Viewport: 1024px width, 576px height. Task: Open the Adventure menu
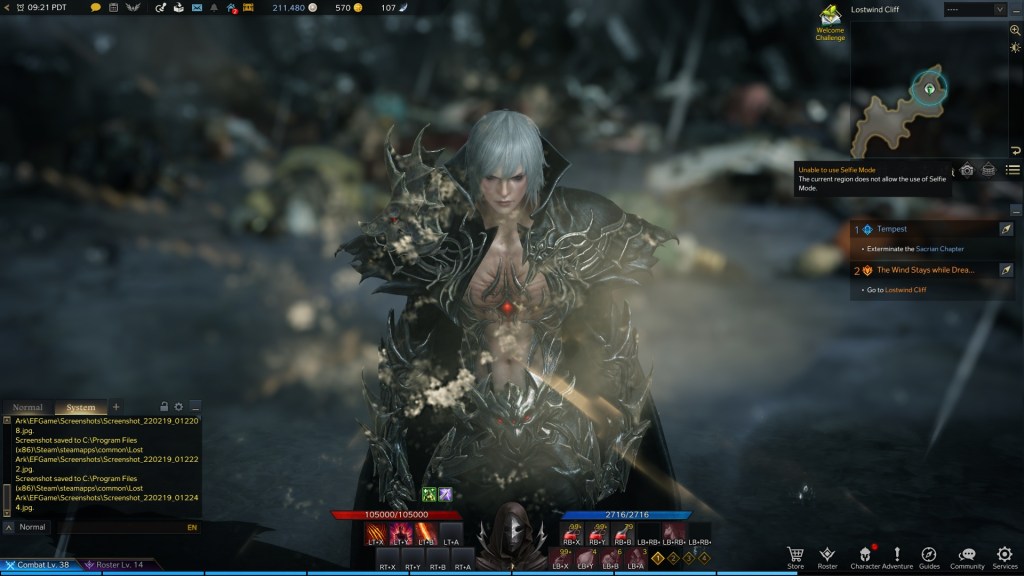pyautogui.click(x=897, y=556)
